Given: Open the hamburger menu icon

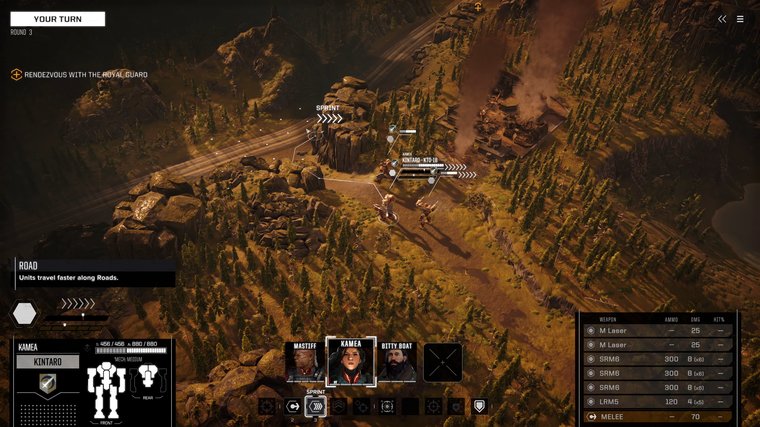Looking at the screenshot, I should click(740, 19).
